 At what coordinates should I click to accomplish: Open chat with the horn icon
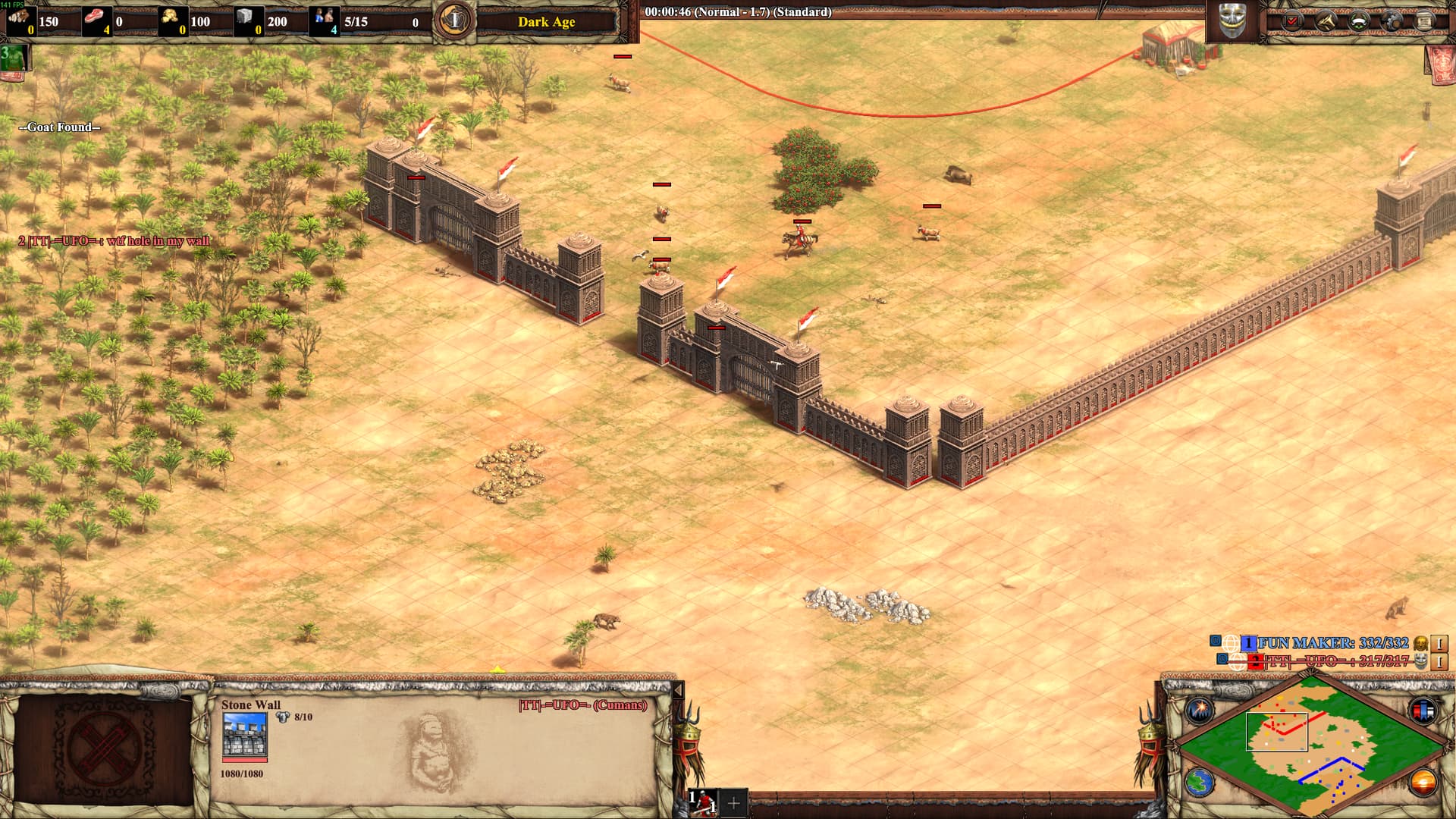[x=1325, y=21]
